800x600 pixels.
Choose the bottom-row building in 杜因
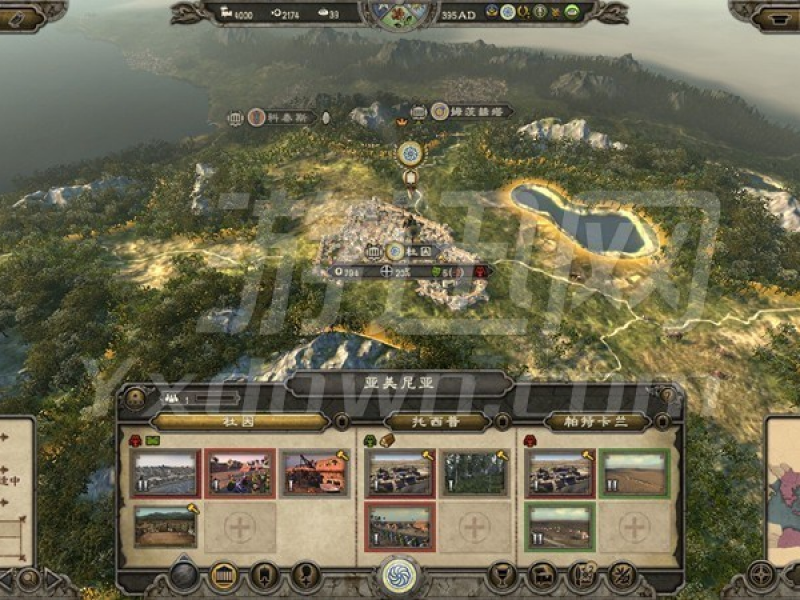[x=165, y=525]
